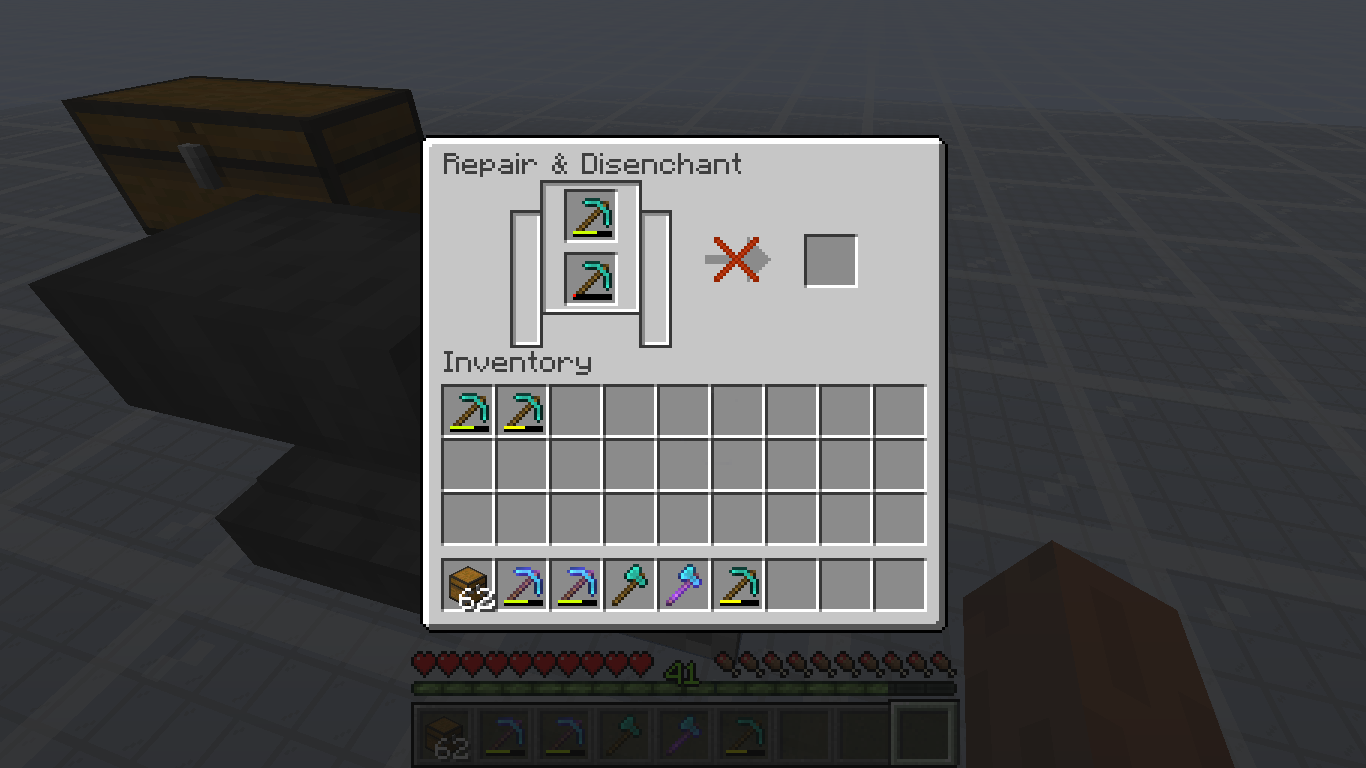Click the red X crafting indicator

735,258
